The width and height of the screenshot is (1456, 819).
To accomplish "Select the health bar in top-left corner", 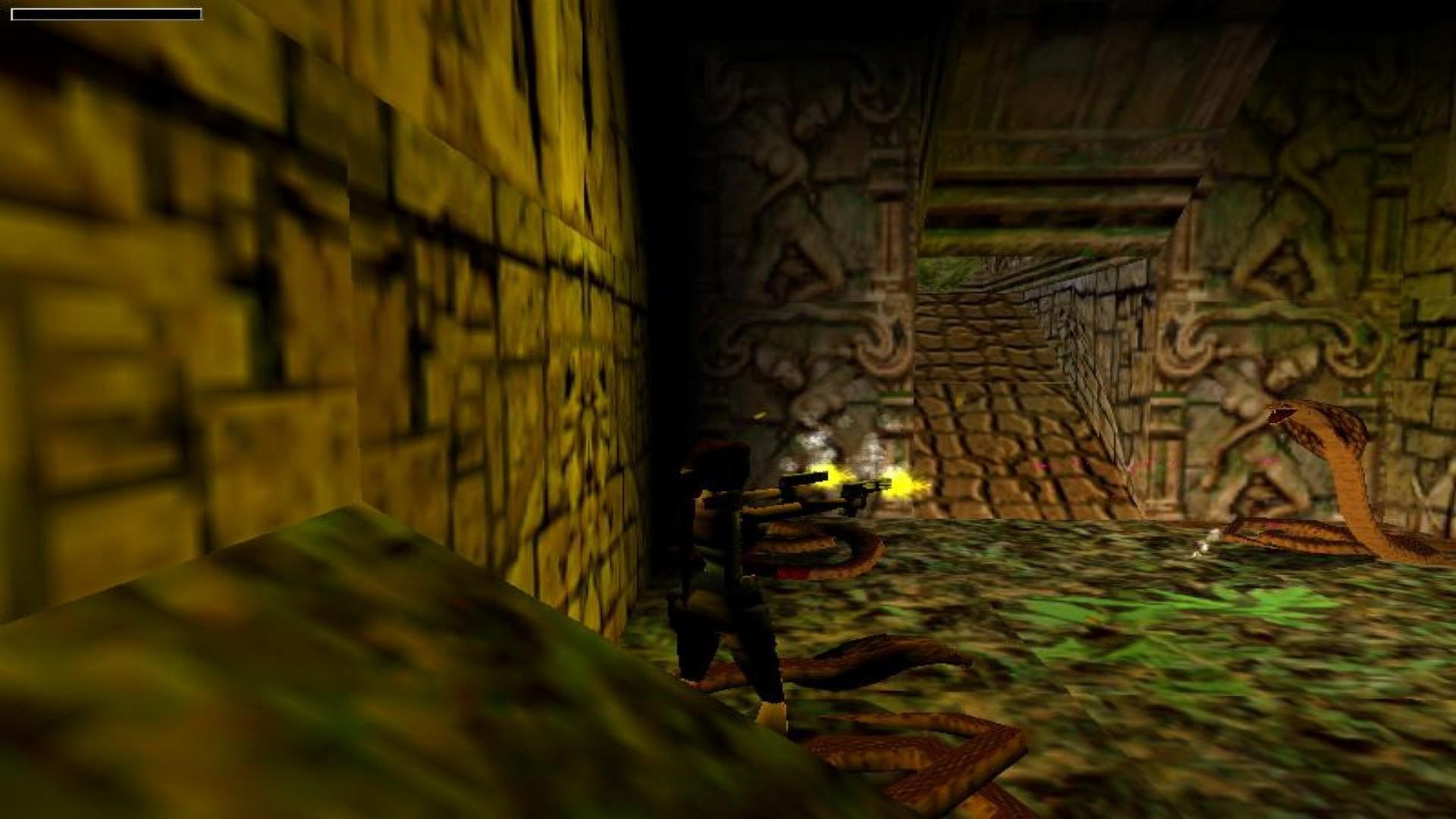I will coord(106,14).
